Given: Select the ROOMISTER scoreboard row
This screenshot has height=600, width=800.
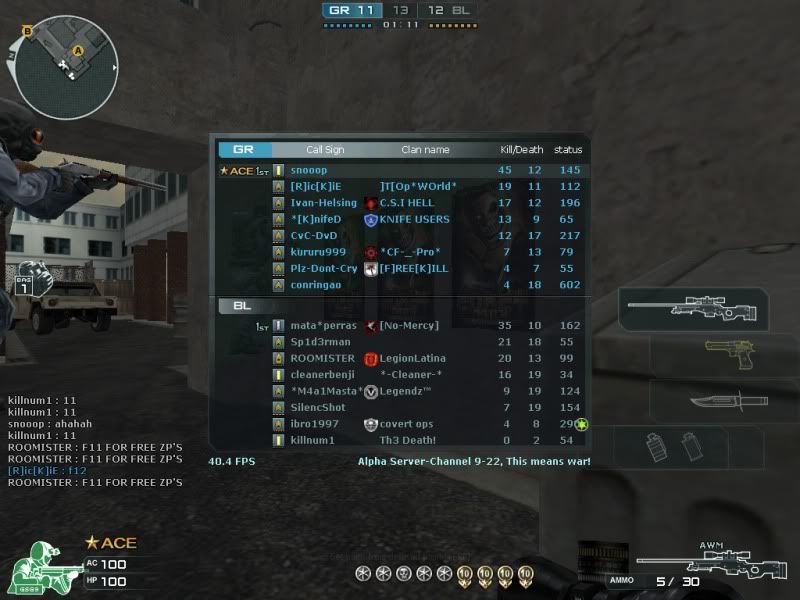Looking at the screenshot, I should pos(400,358).
